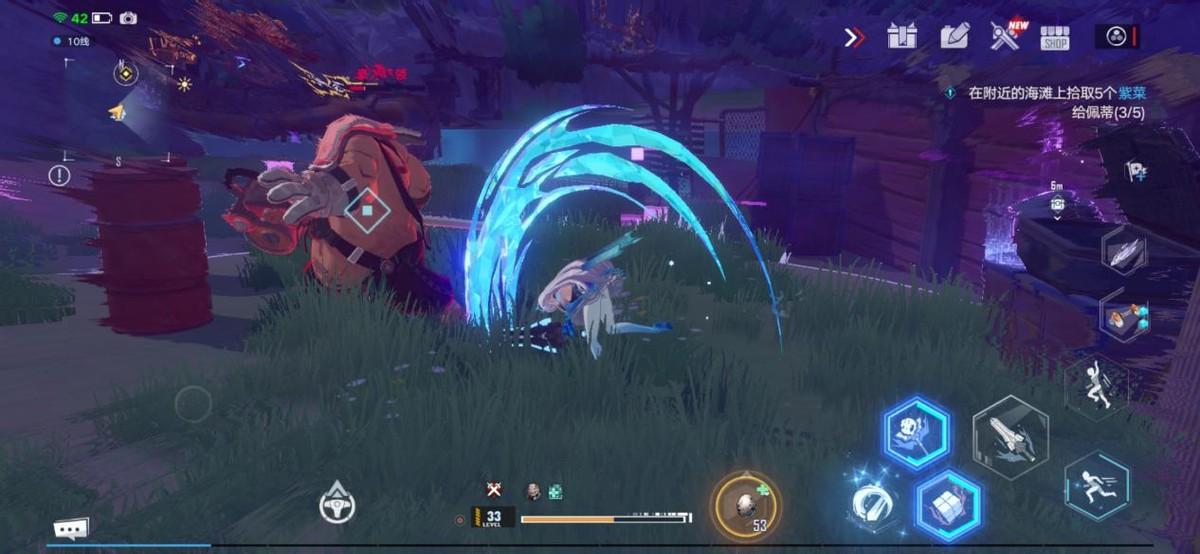The height and width of the screenshot is (554, 1200).
Task: Activate the glowing cube skill hexagon
Action: point(948,504)
